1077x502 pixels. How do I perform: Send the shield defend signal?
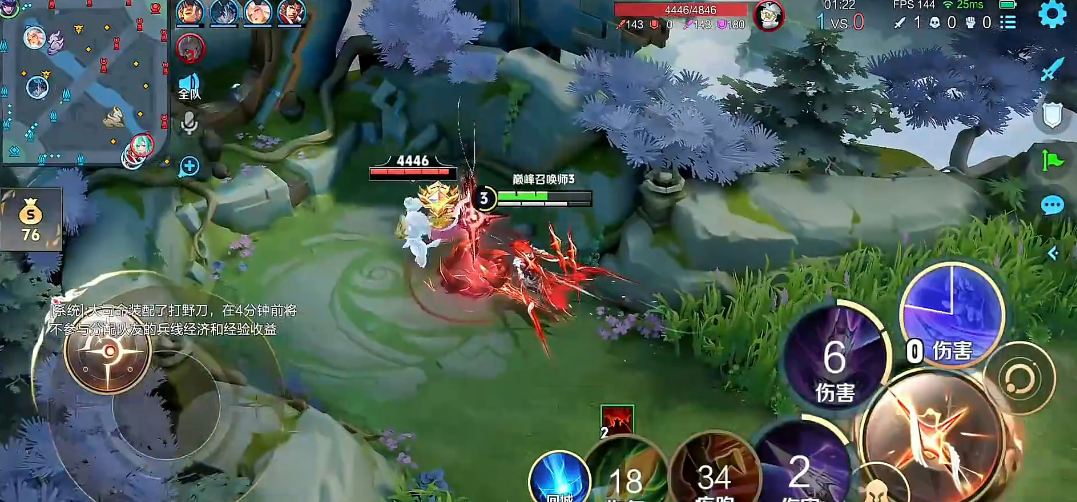[1052, 116]
